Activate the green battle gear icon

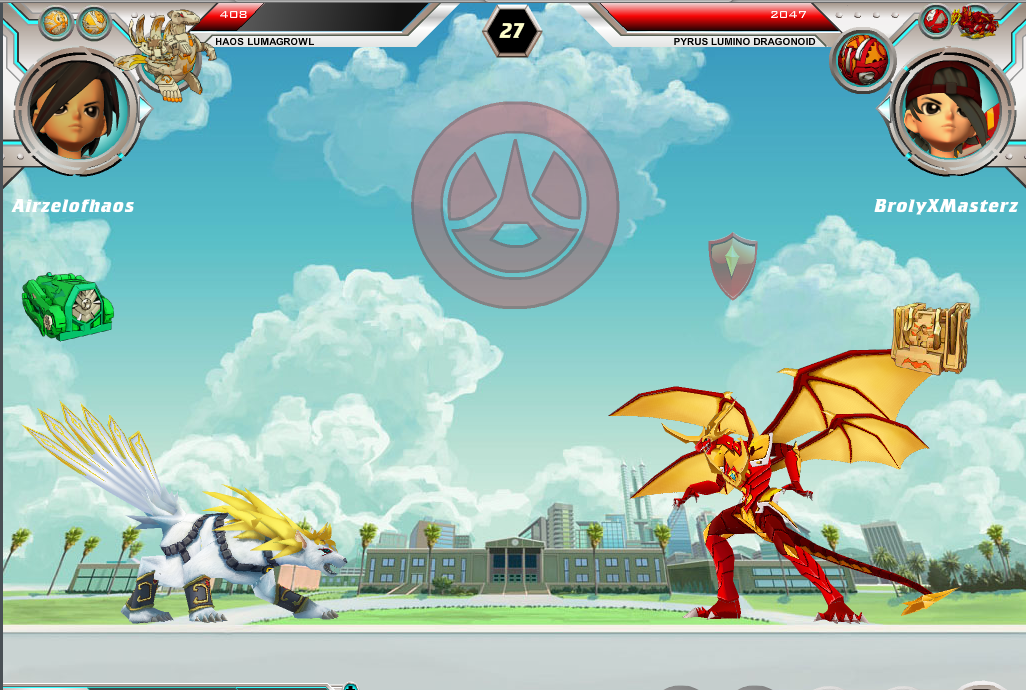(x=67, y=305)
